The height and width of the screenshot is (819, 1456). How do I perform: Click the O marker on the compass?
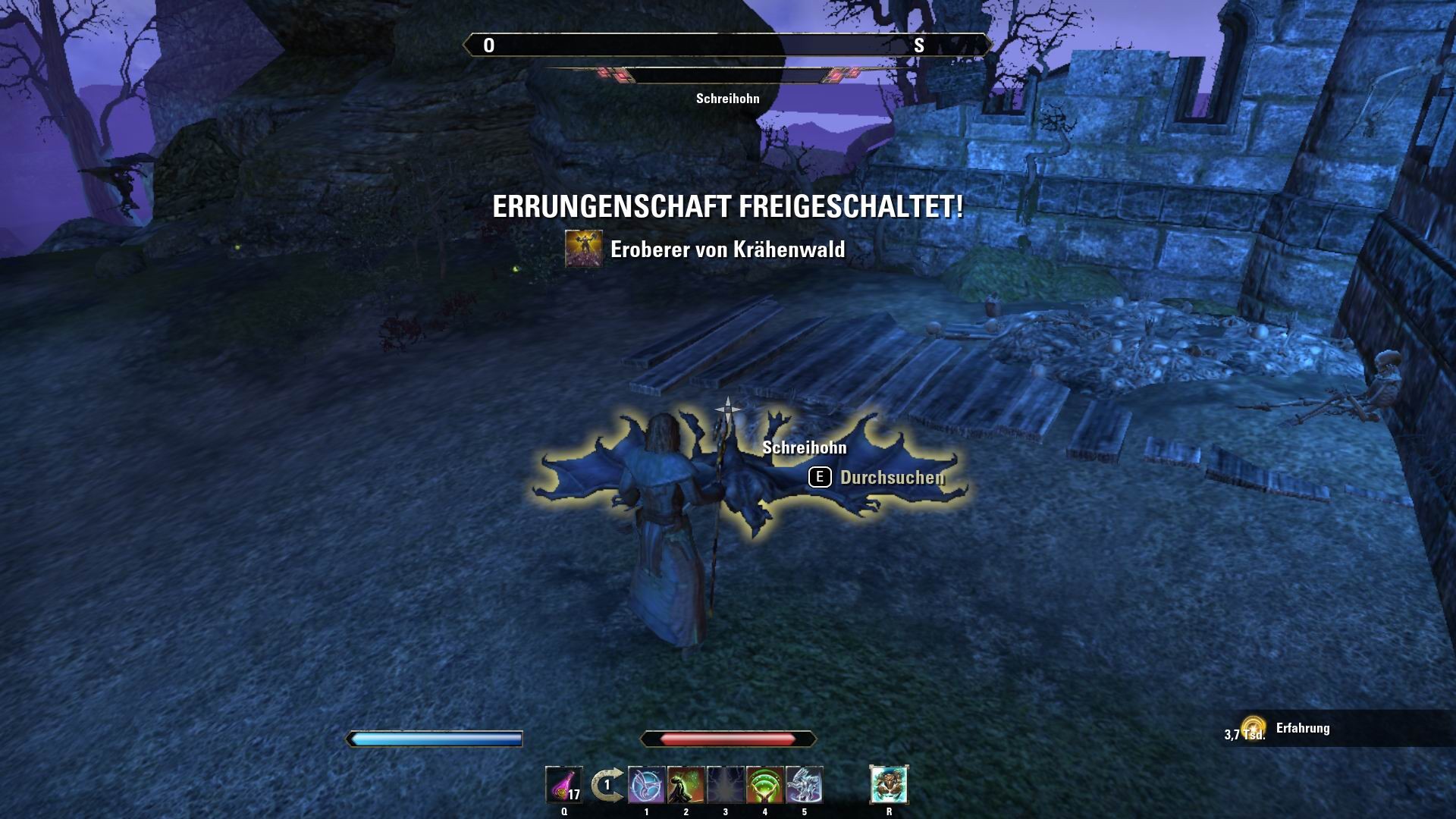click(x=489, y=45)
